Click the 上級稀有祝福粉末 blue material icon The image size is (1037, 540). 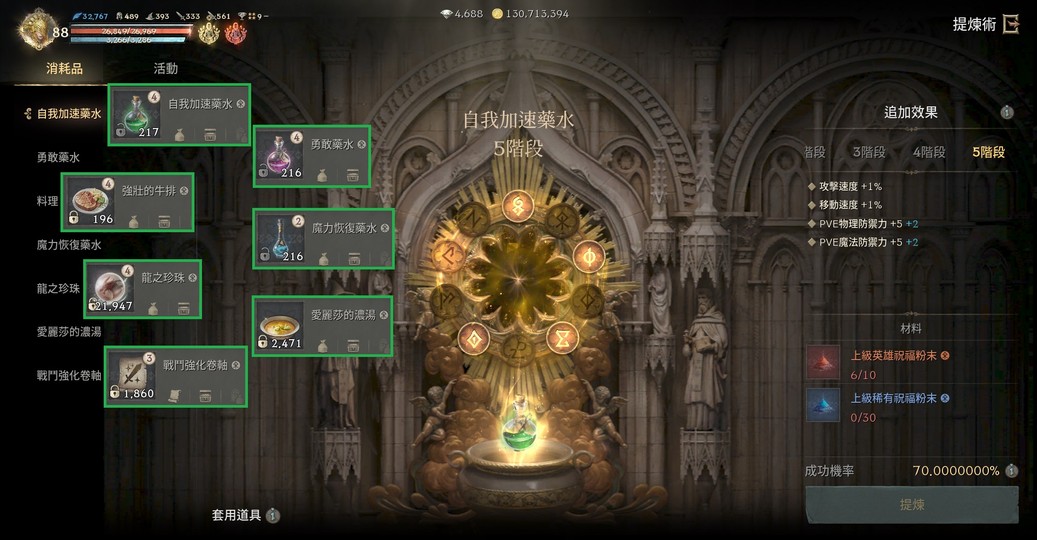[824, 404]
